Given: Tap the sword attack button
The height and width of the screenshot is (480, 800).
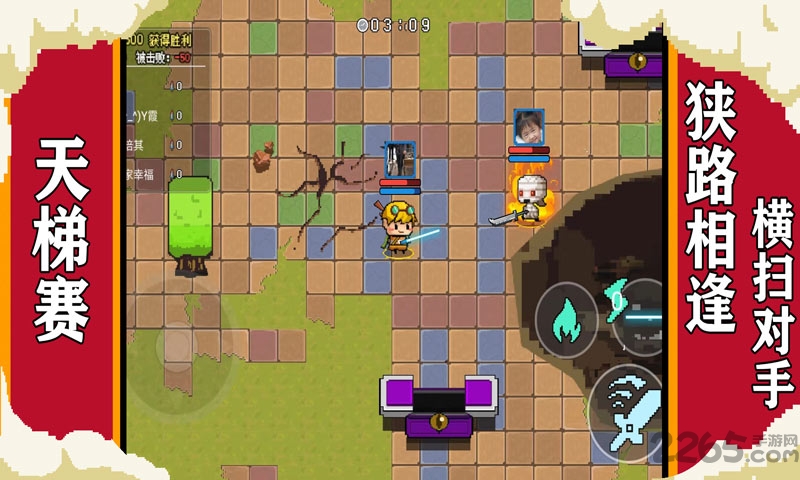Looking at the screenshot, I should click(x=628, y=412).
